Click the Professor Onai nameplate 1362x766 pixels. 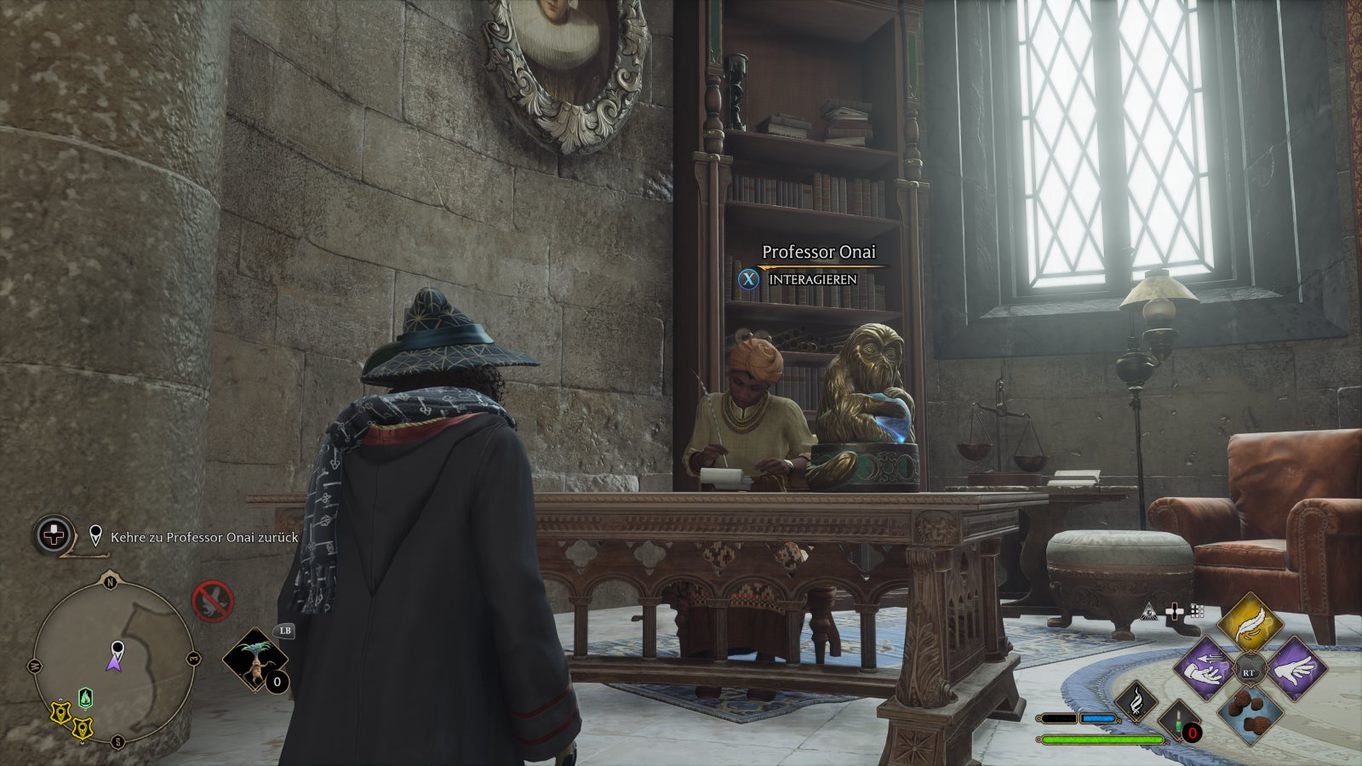pos(820,252)
